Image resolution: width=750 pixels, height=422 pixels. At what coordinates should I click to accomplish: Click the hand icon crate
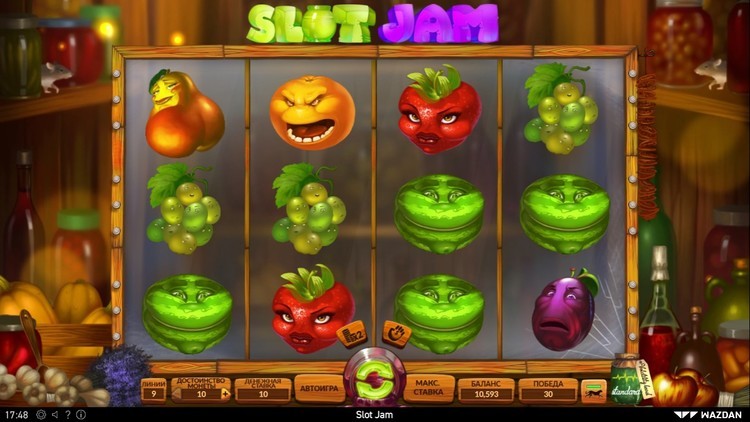pyautogui.click(x=396, y=333)
